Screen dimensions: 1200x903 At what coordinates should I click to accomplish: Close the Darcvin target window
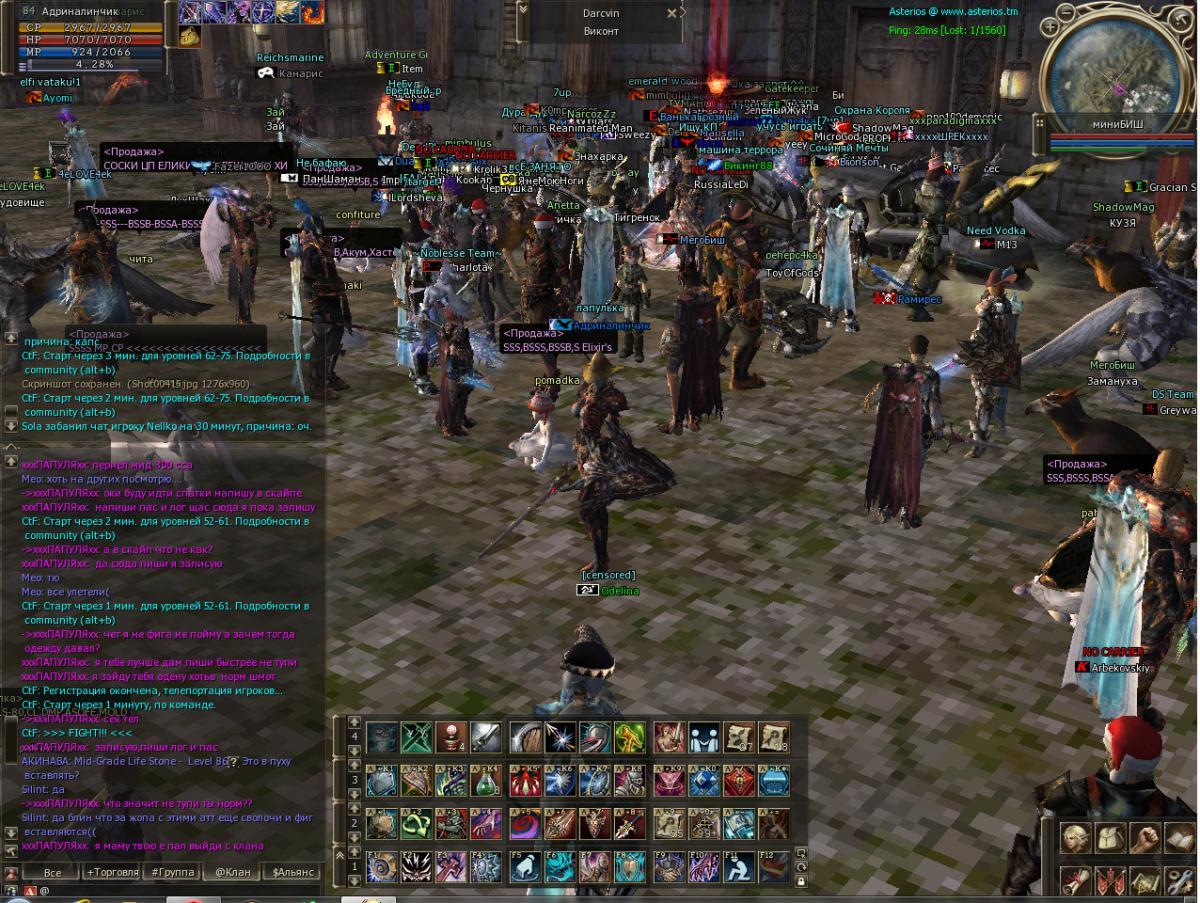coord(673,14)
